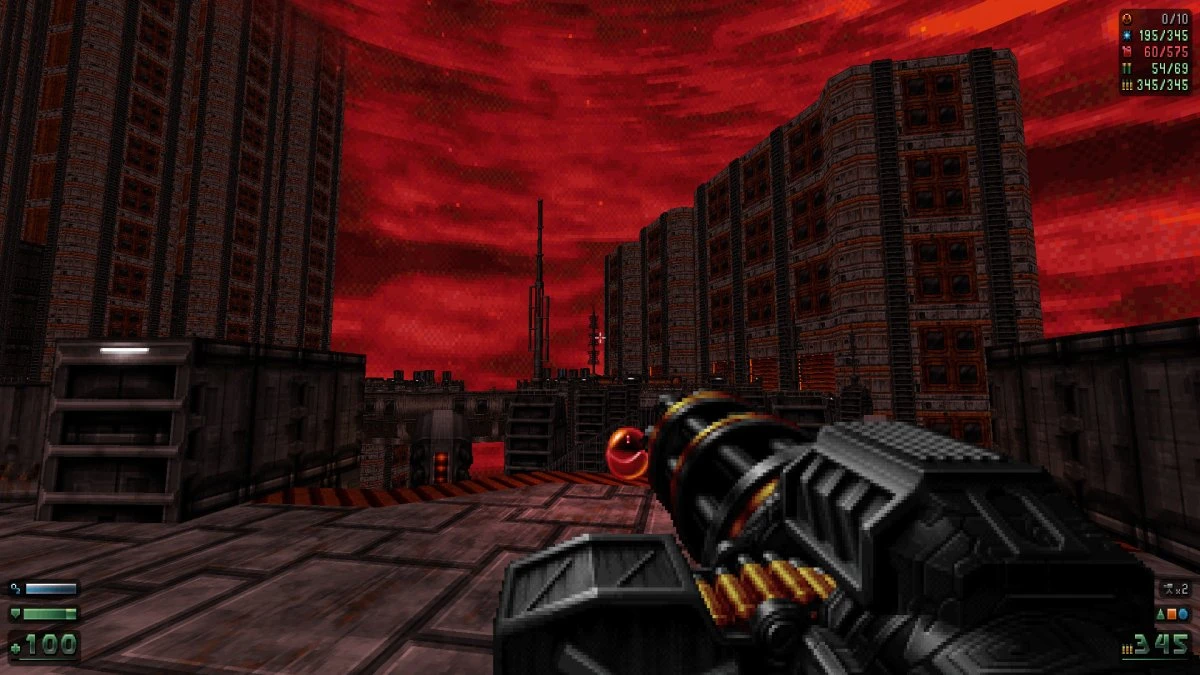
Task: Select the orange square key icon
Action: 1172,613
